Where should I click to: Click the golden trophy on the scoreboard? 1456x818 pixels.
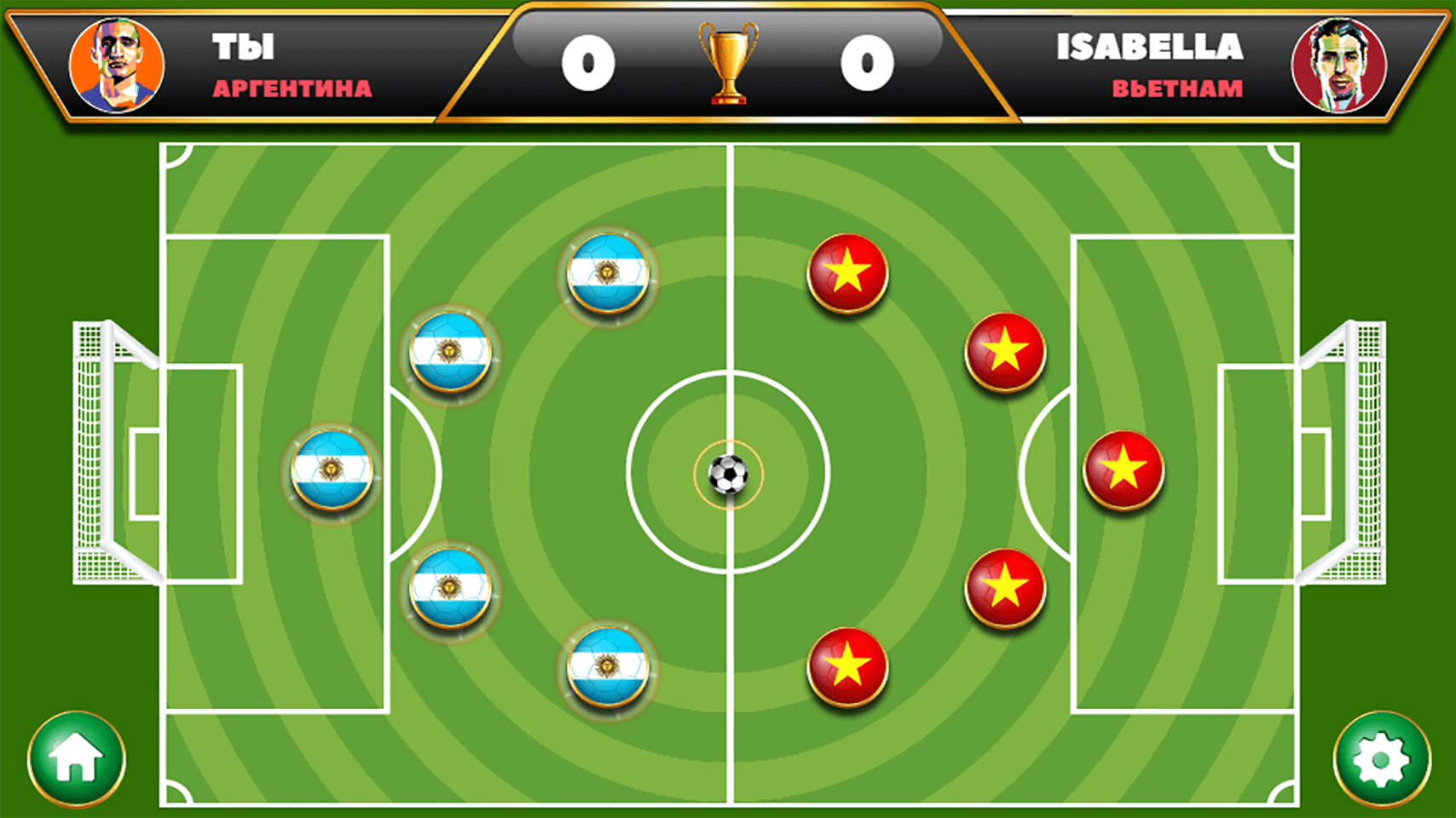729,64
